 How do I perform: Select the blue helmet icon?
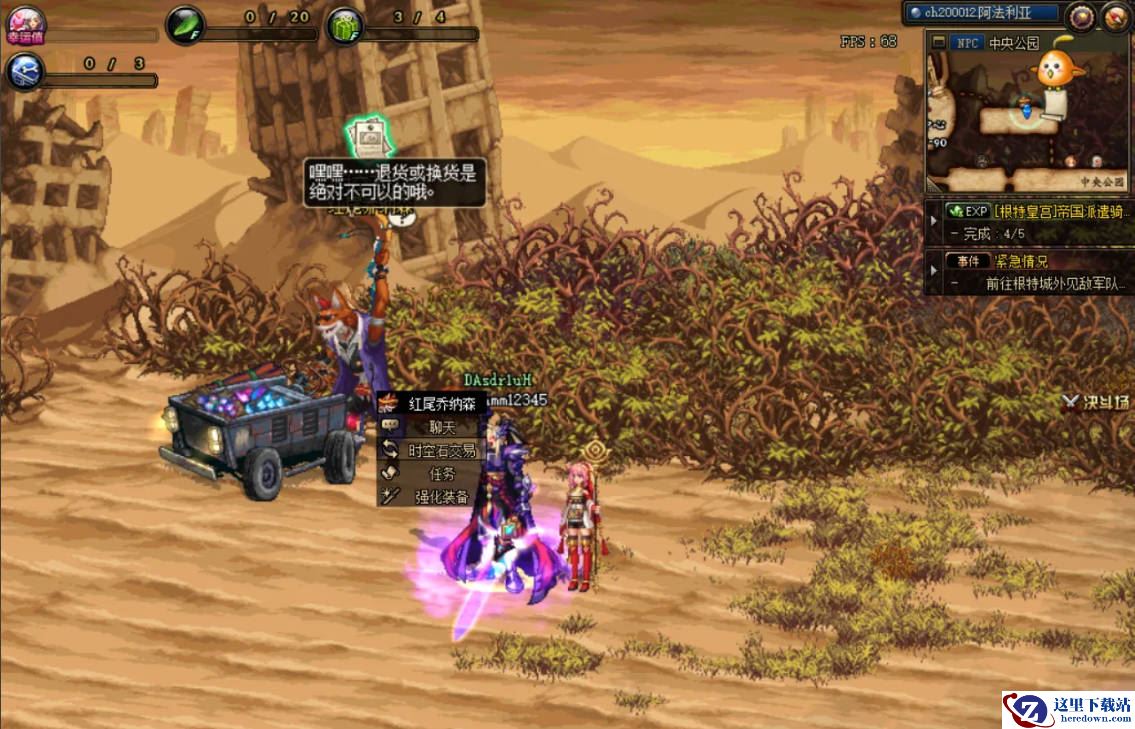(24, 71)
